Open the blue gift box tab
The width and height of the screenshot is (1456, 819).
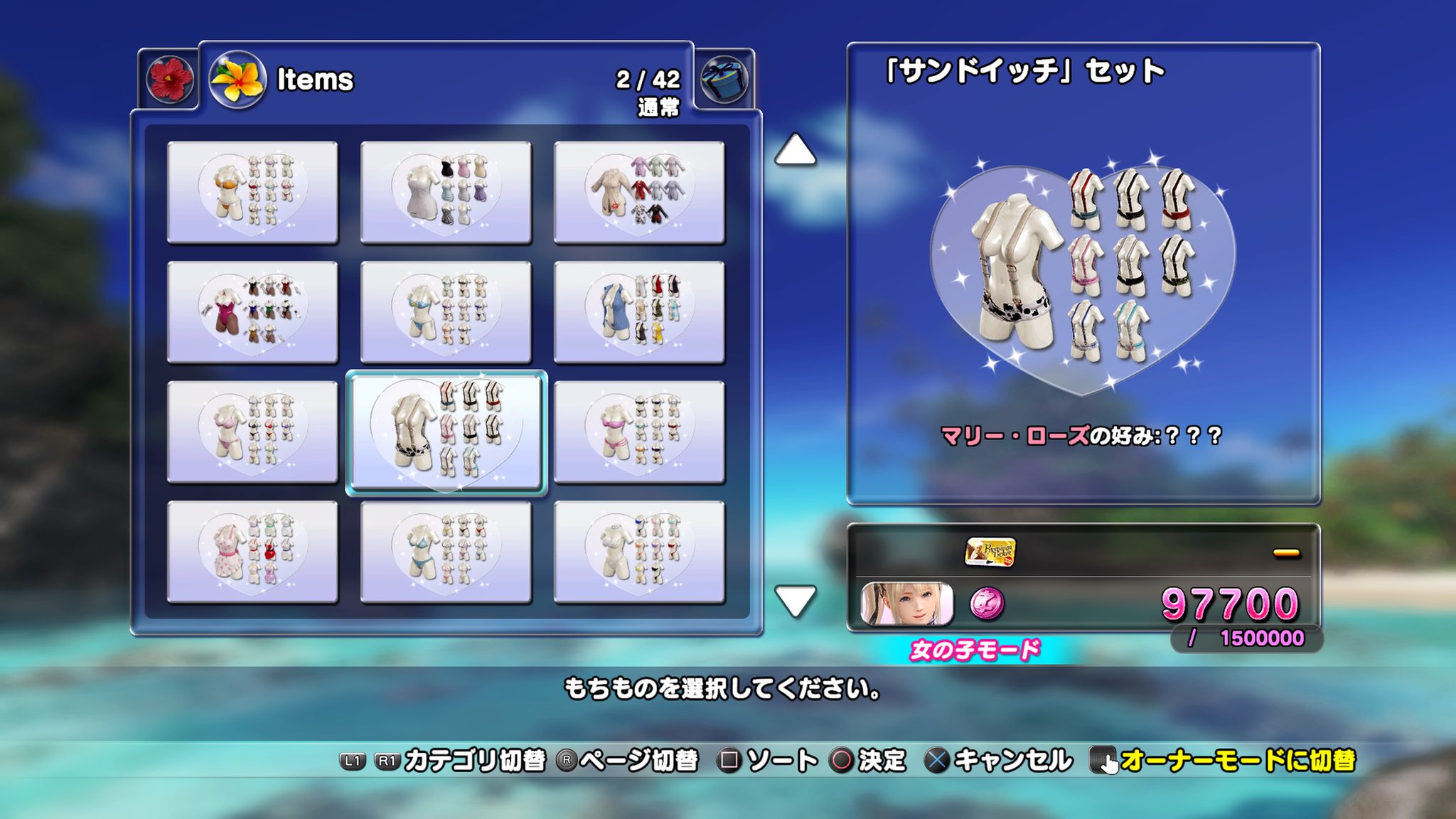click(x=724, y=79)
